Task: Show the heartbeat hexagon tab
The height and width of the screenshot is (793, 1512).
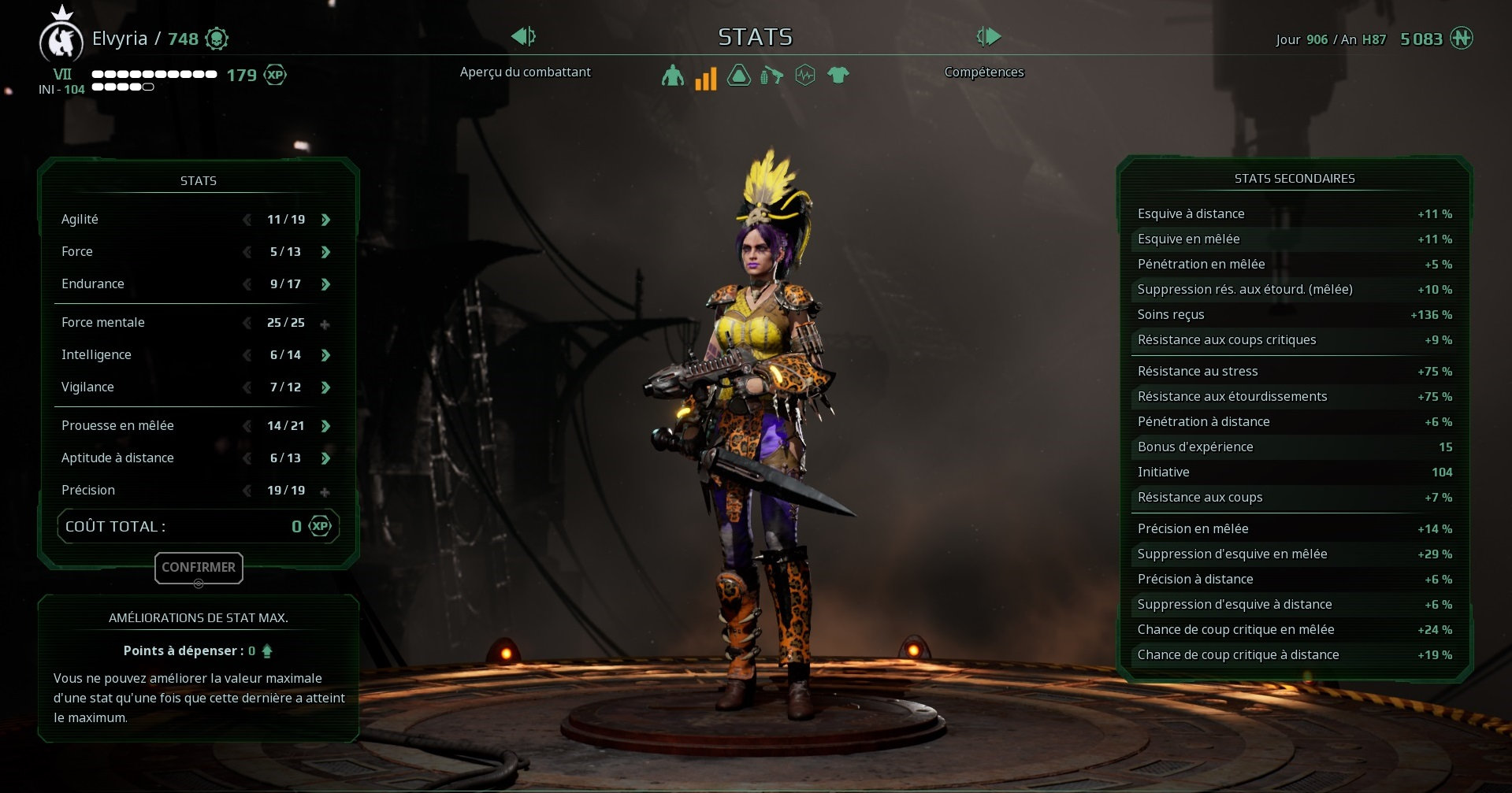Action: (x=804, y=76)
